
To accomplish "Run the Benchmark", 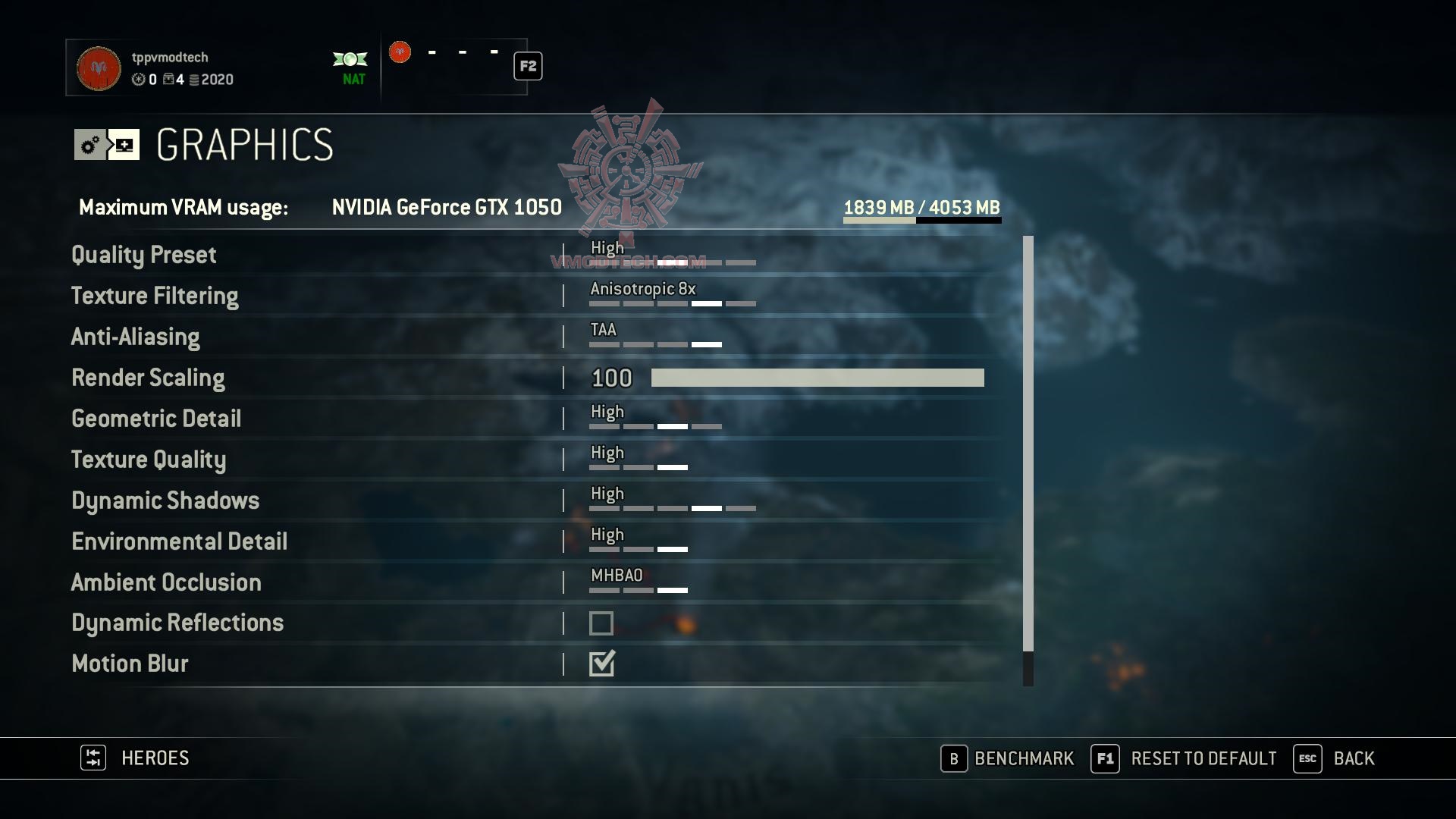I will [x=1008, y=758].
